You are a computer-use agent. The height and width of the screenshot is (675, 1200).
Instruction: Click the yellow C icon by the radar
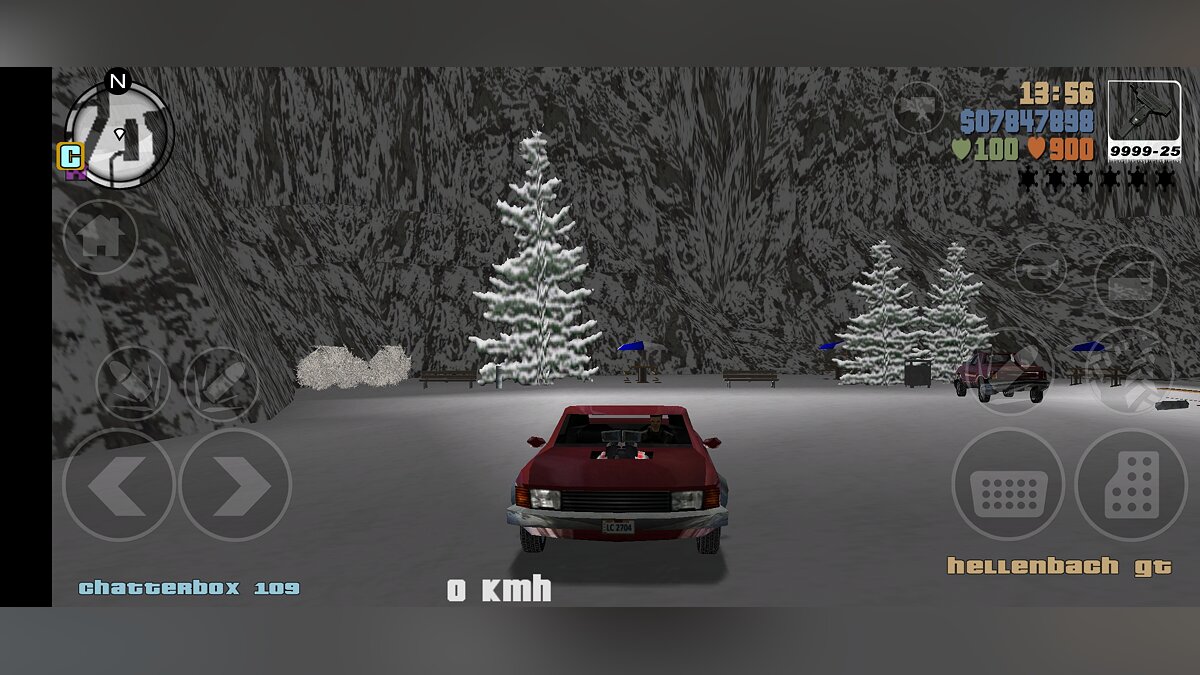click(x=70, y=156)
